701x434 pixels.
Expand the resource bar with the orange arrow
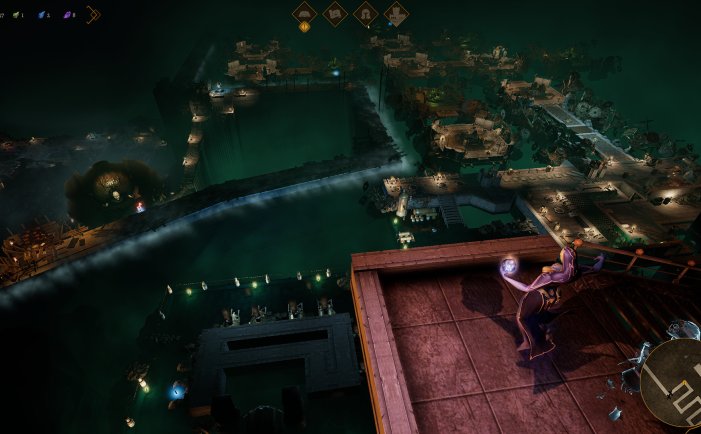[93, 14]
